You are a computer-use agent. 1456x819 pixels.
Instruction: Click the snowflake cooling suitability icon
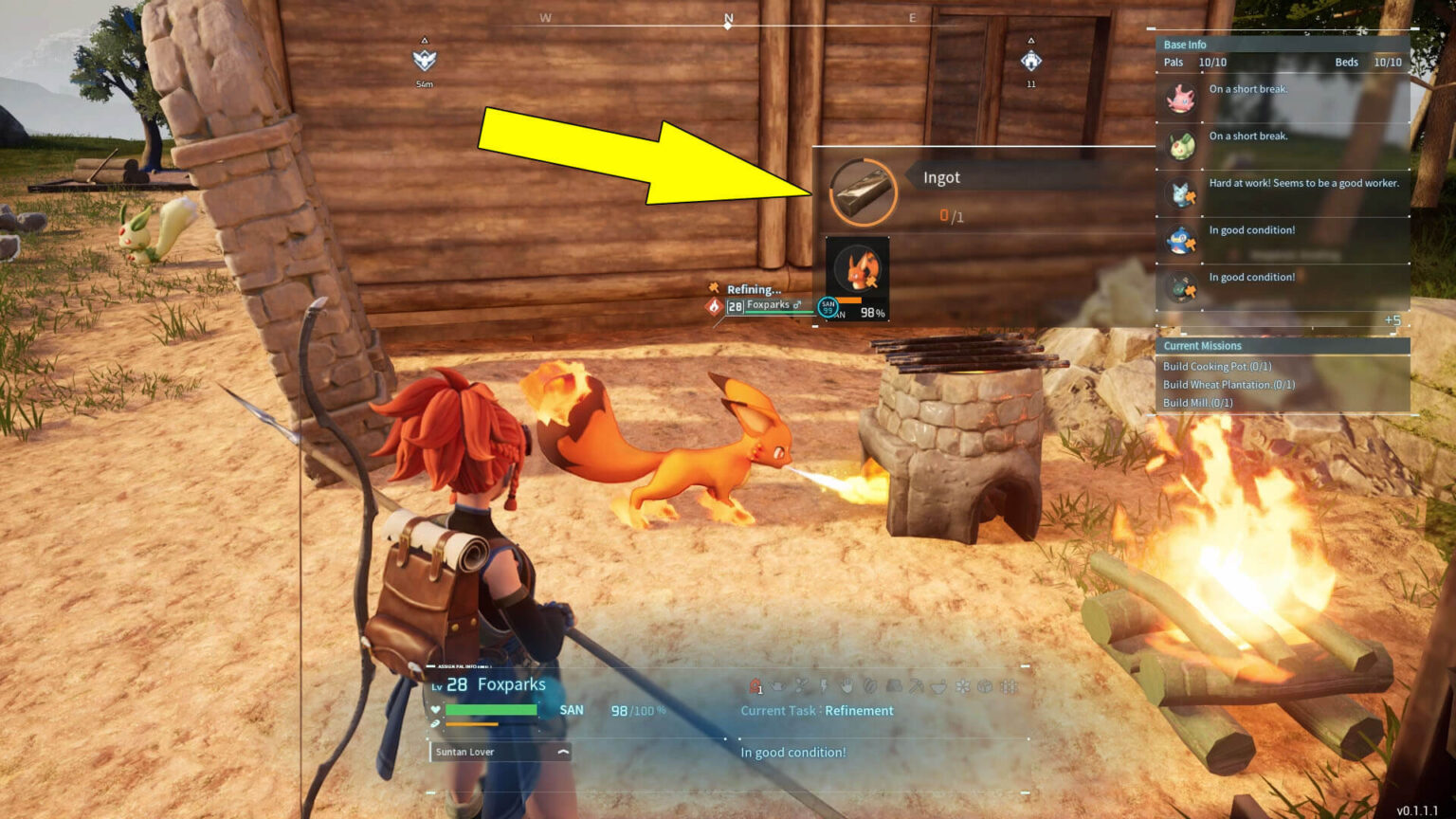[962, 685]
